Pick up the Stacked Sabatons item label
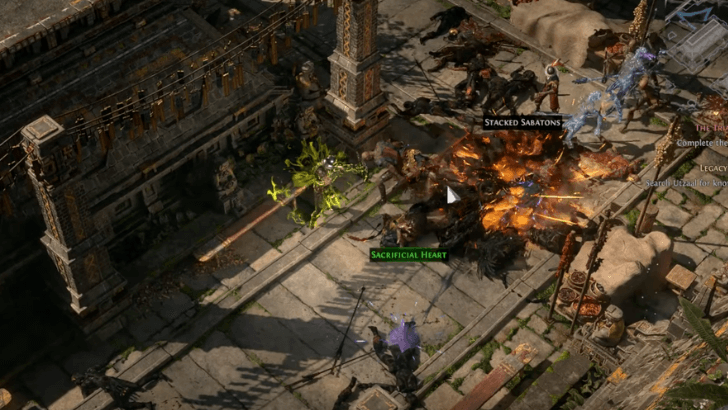This screenshot has height=410, width=728. (522, 123)
